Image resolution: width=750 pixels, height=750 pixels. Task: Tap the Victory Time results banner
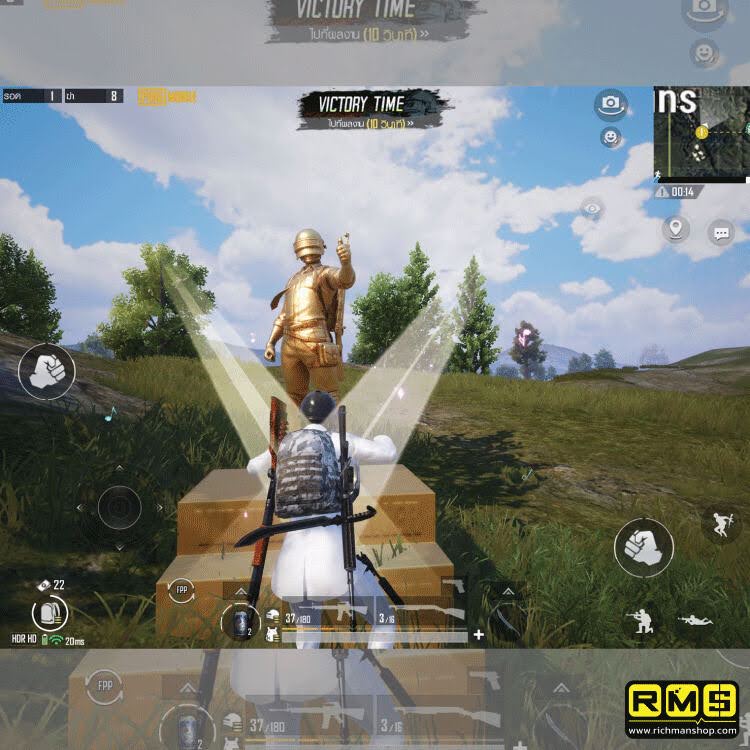click(x=373, y=109)
